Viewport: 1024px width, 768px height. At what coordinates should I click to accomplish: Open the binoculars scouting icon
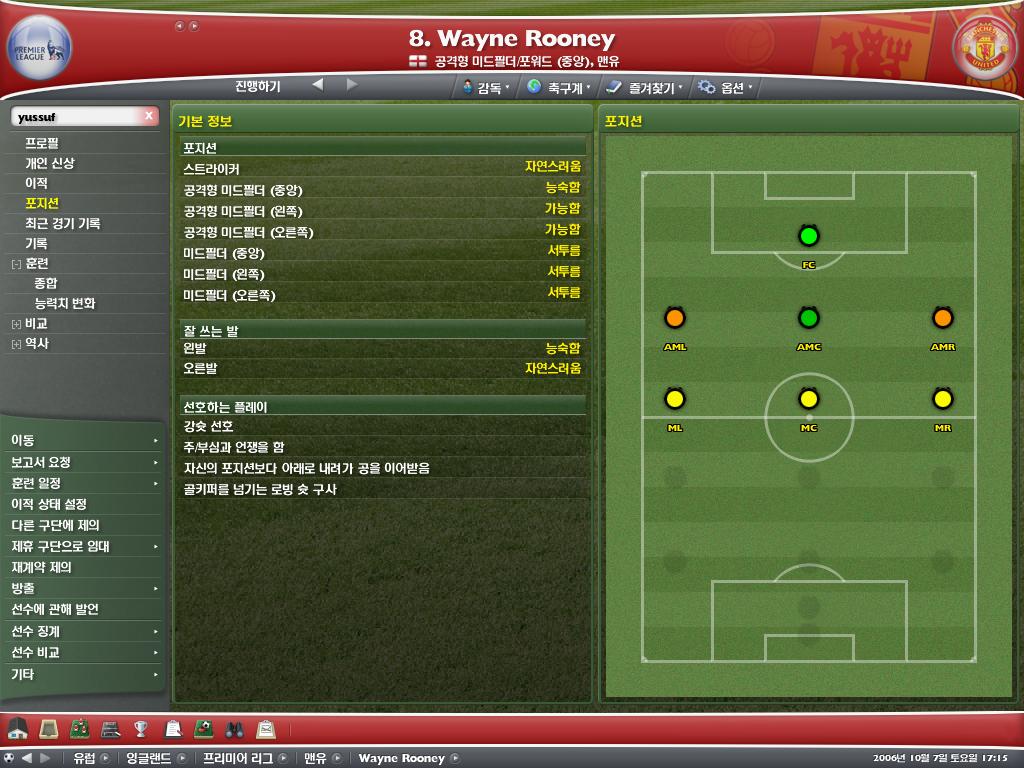235,727
